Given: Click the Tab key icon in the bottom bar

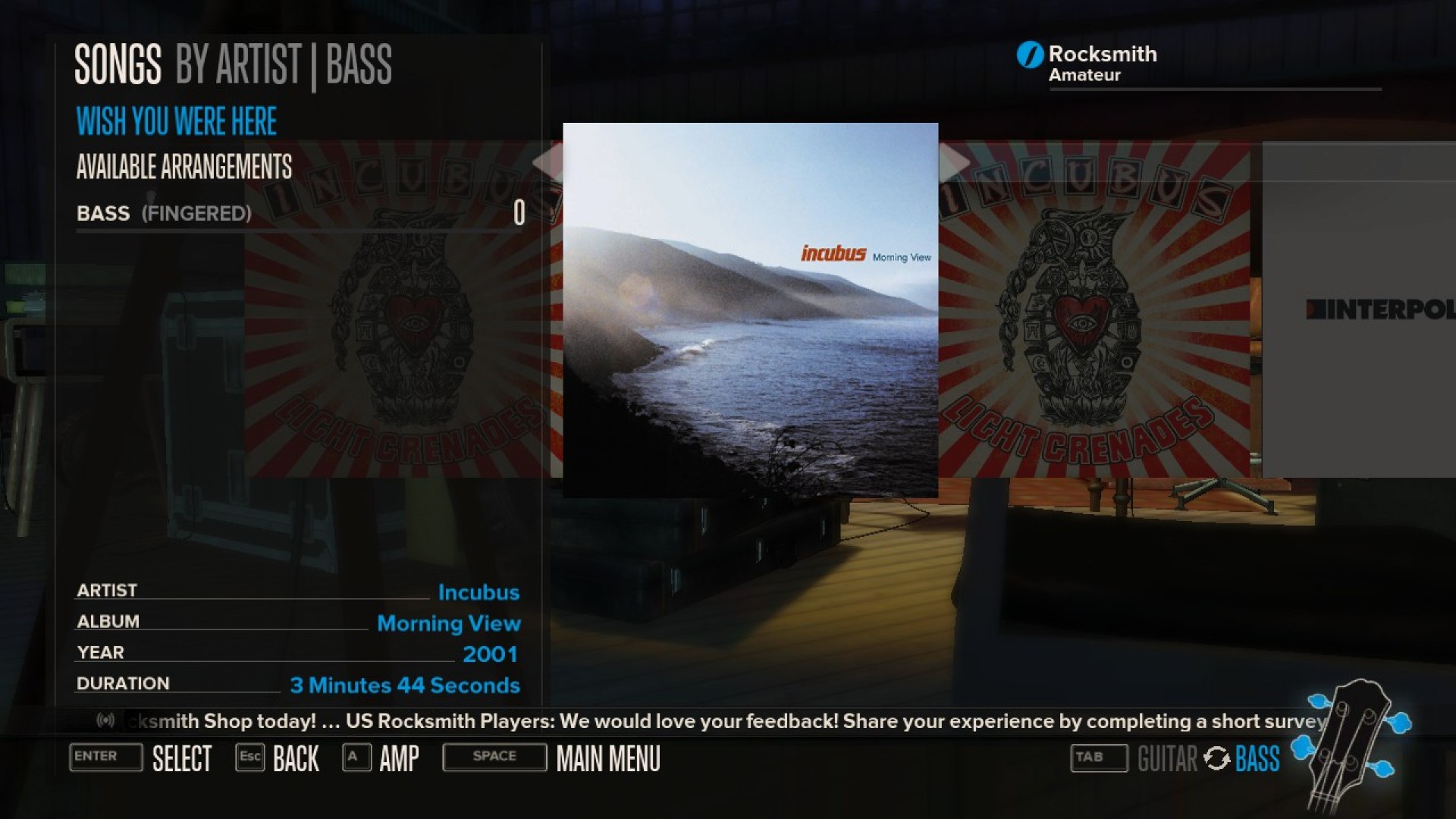Looking at the screenshot, I should 1098,758.
